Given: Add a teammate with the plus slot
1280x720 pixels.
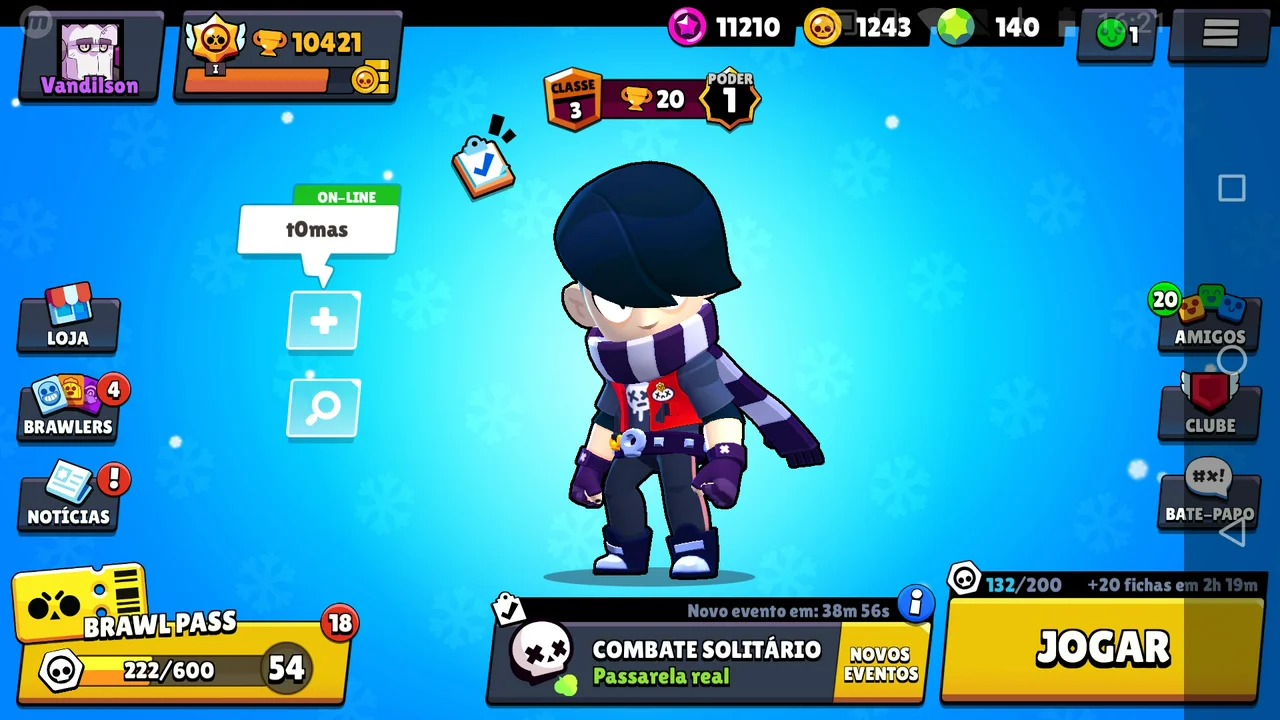Looking at the screenshot, I should [x=323, y=321].
